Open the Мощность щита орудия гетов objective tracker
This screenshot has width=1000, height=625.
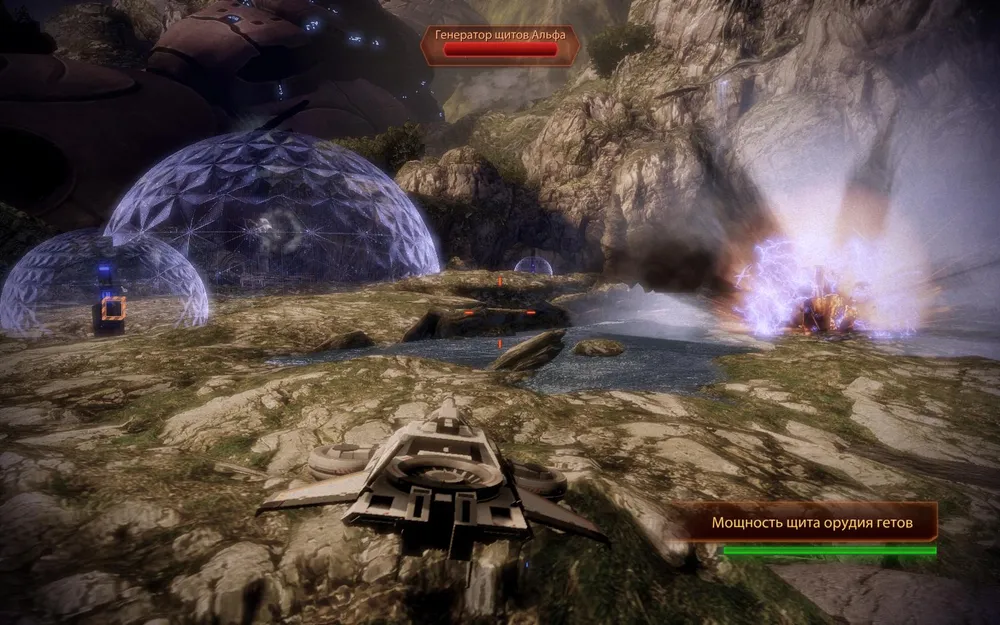[811, 522]
